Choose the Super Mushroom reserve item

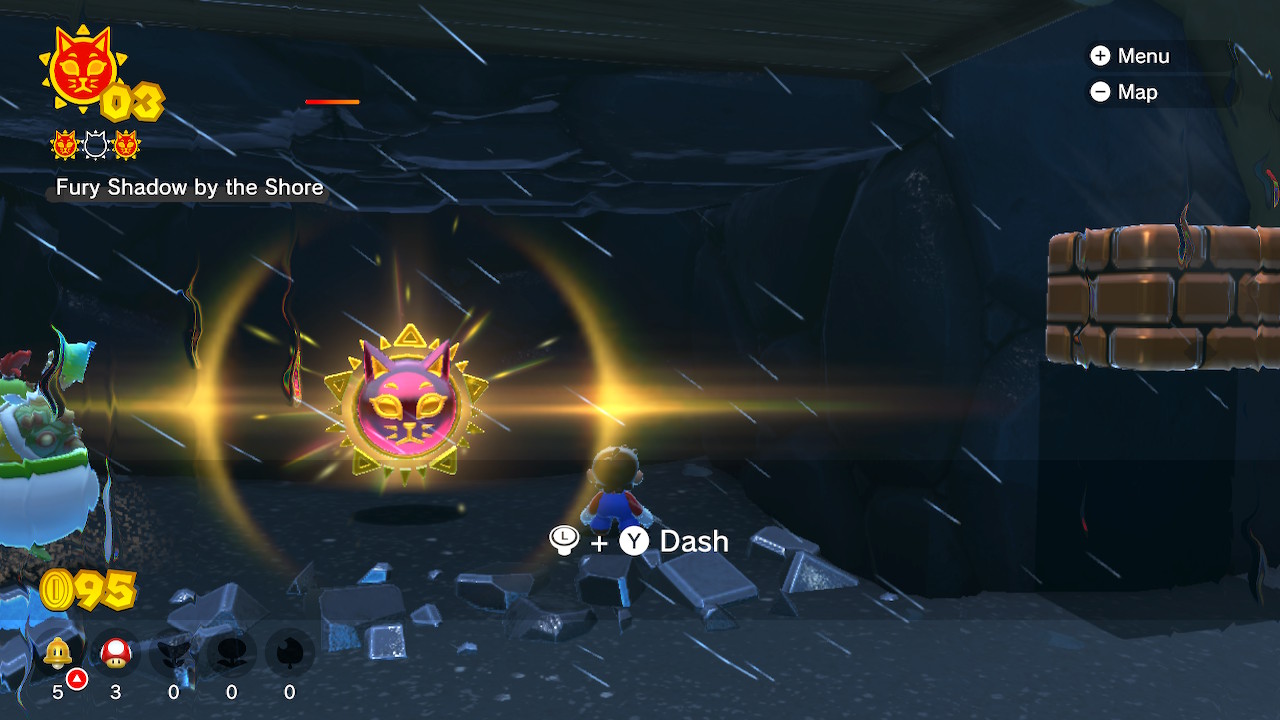pyautogui.click(x=116, y=654)
